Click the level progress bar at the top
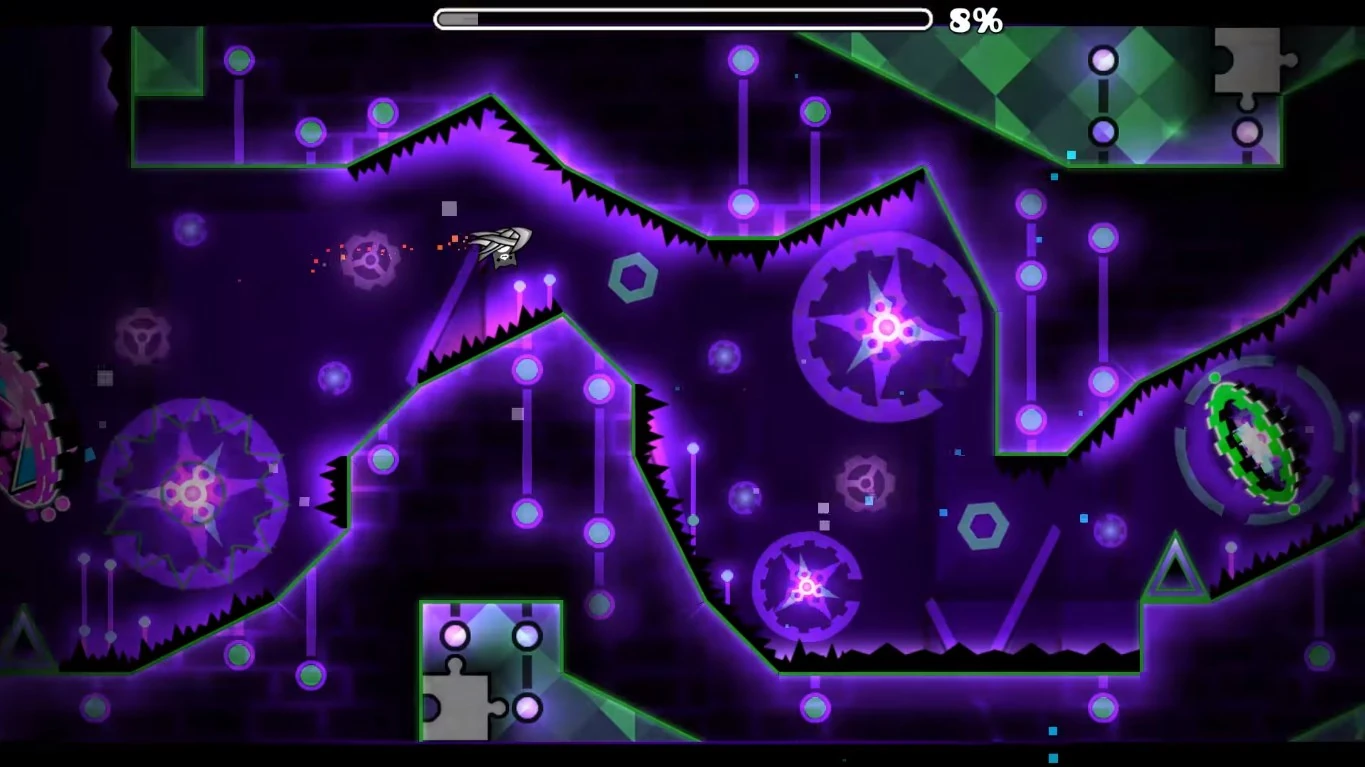The image size is (1365, 767). [680, 17]
